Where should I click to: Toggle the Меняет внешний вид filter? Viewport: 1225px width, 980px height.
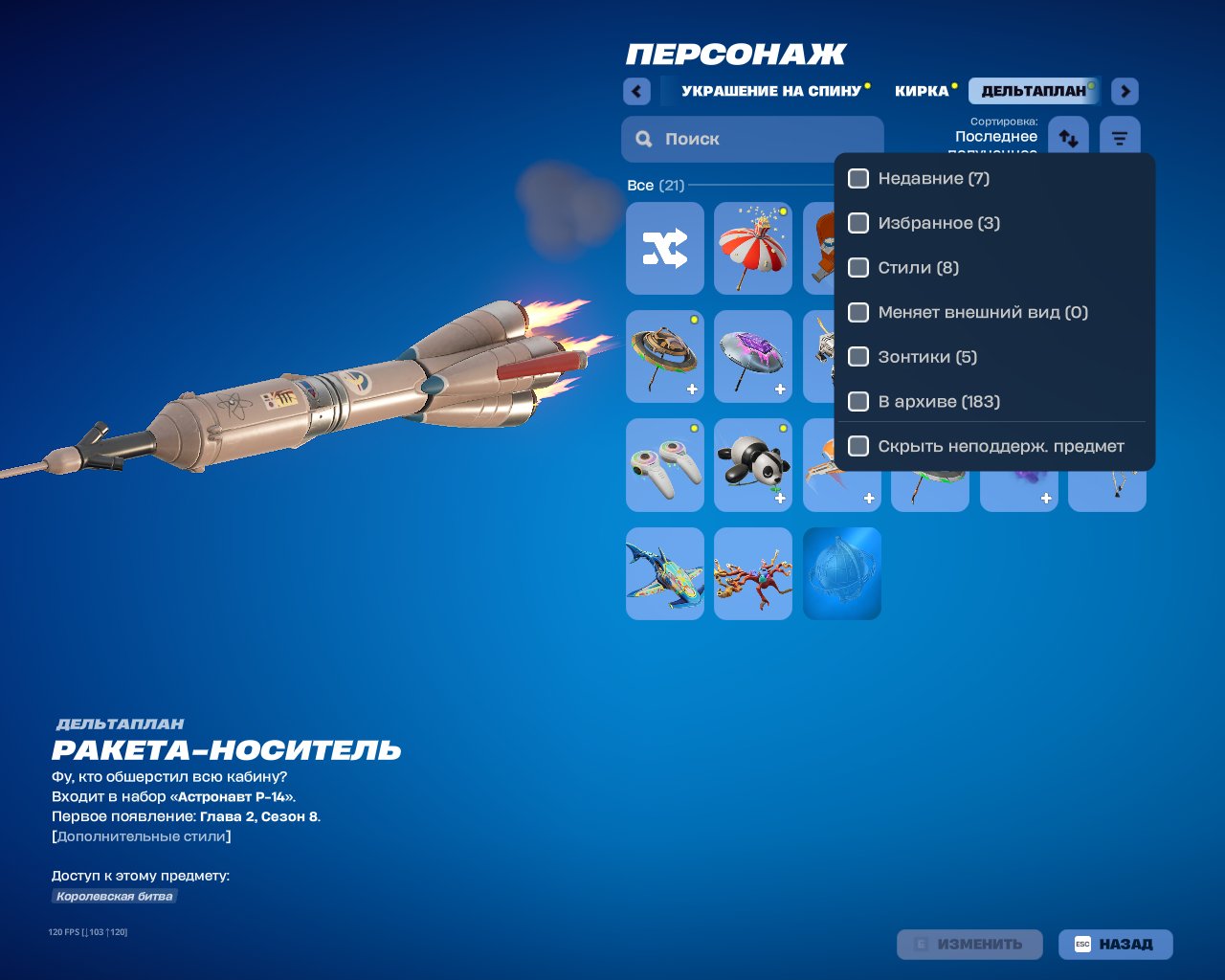858,313
